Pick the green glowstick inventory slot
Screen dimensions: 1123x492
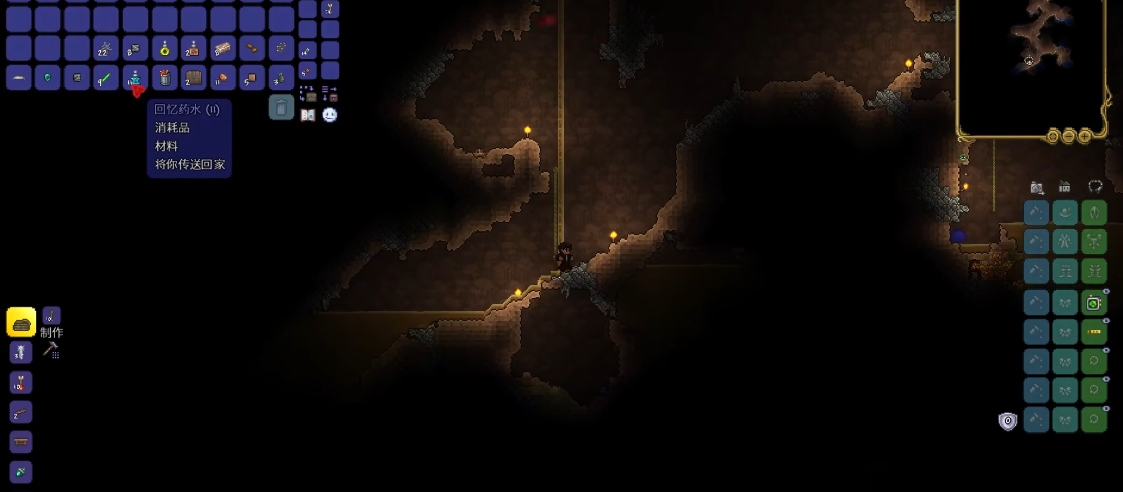pyautogui.click(x=106, y=77)
